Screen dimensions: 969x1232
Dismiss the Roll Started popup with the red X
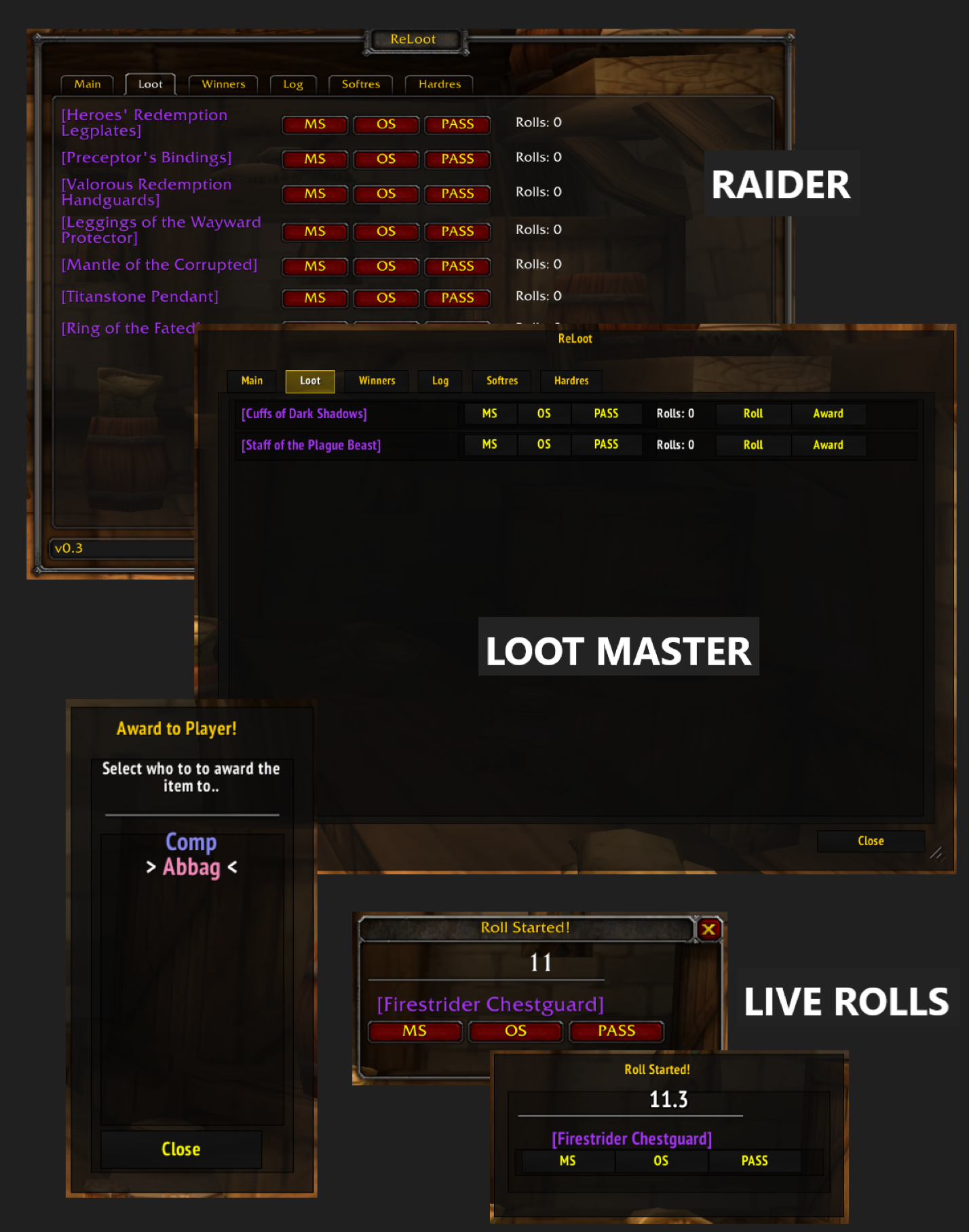708,929
